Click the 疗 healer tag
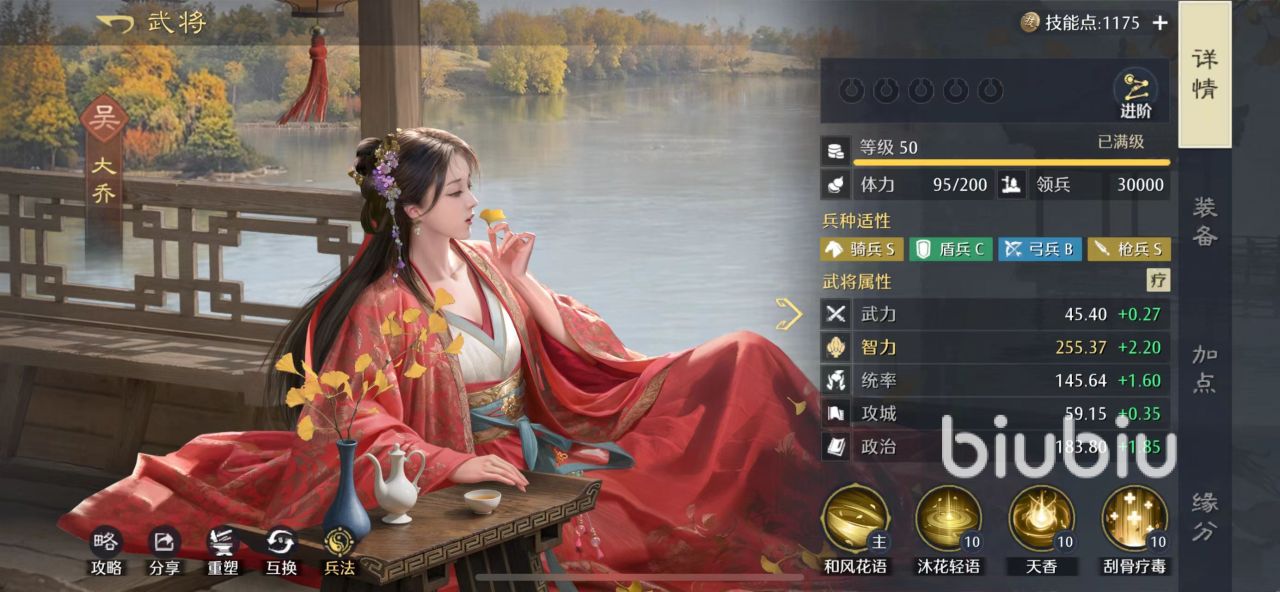Screen dimensions: 1280x592 1158,281
